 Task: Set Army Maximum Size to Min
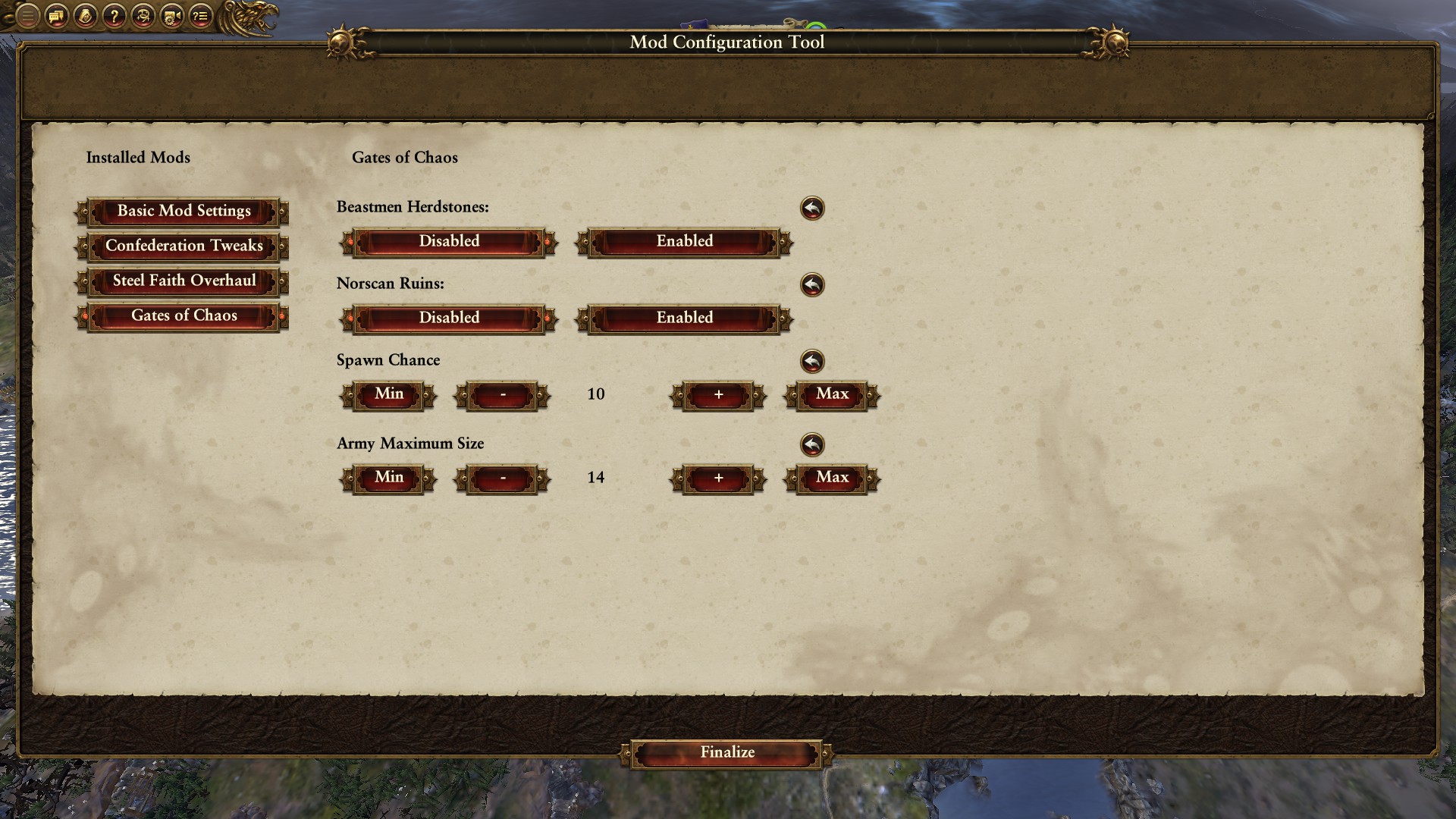click(388, 479)
